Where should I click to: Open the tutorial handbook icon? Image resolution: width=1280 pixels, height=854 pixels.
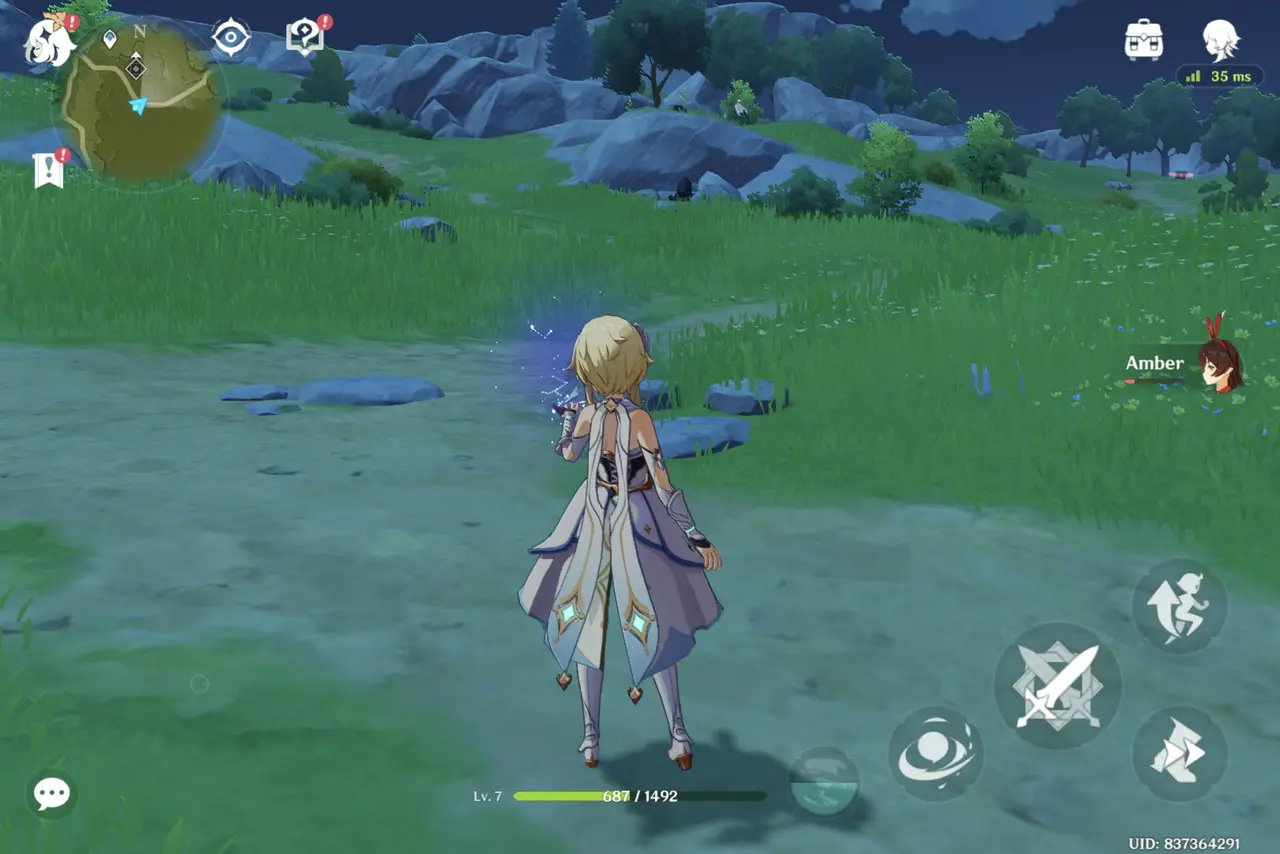pyautogui.click(x=305, y=38)
